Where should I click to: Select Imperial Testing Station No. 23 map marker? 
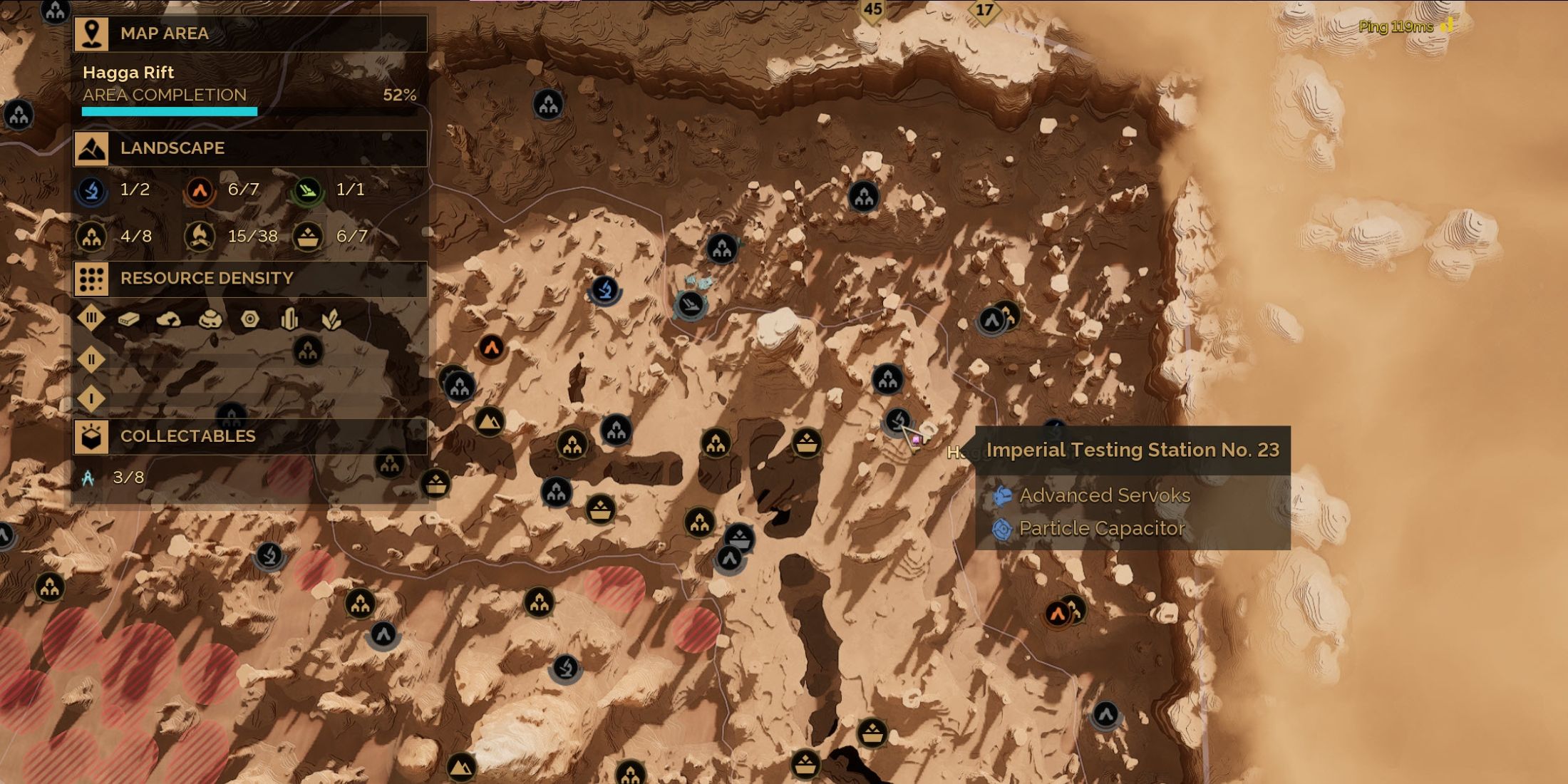898,421
